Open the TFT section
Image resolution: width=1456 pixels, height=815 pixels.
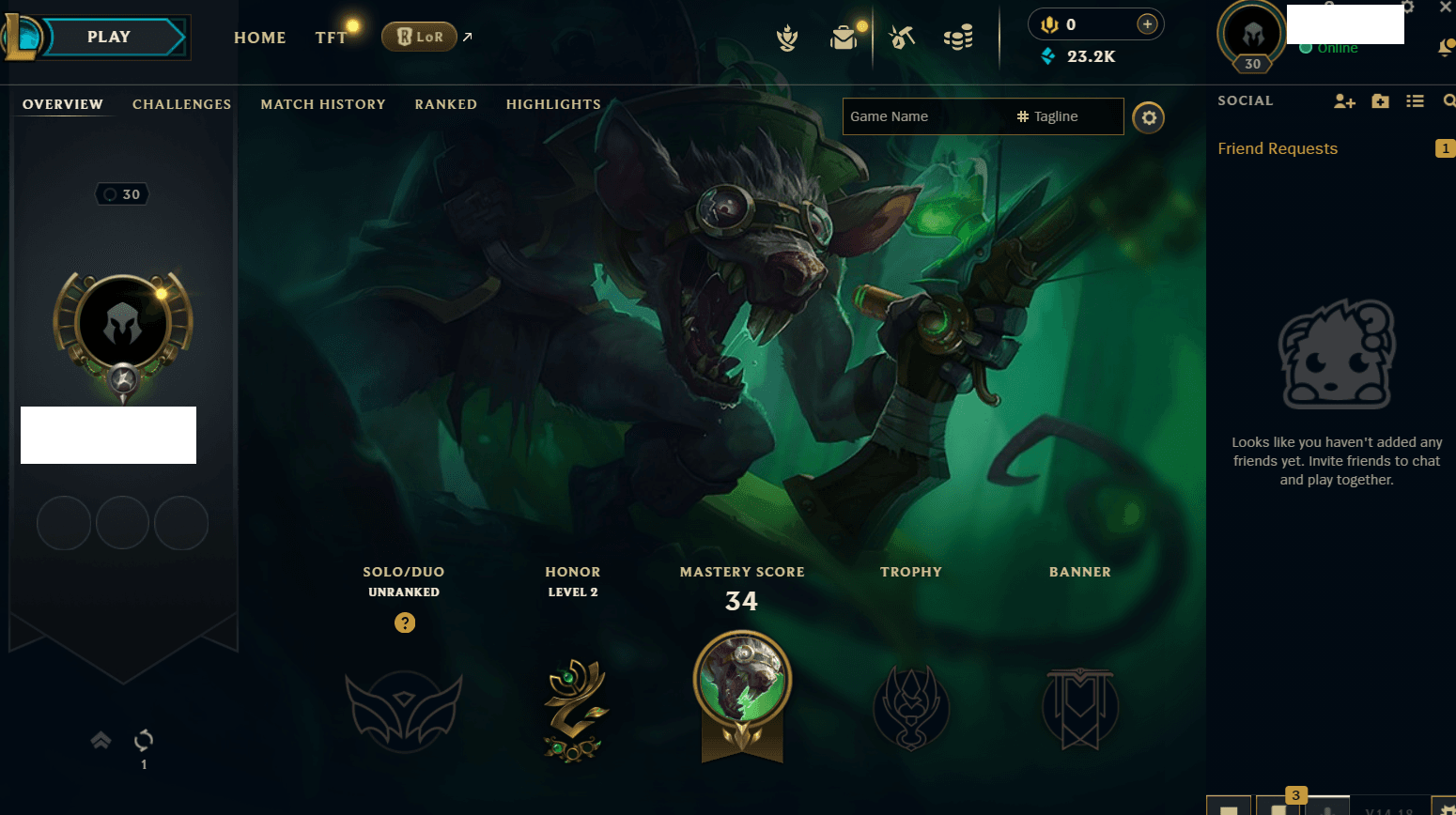(x=331, y=38)
